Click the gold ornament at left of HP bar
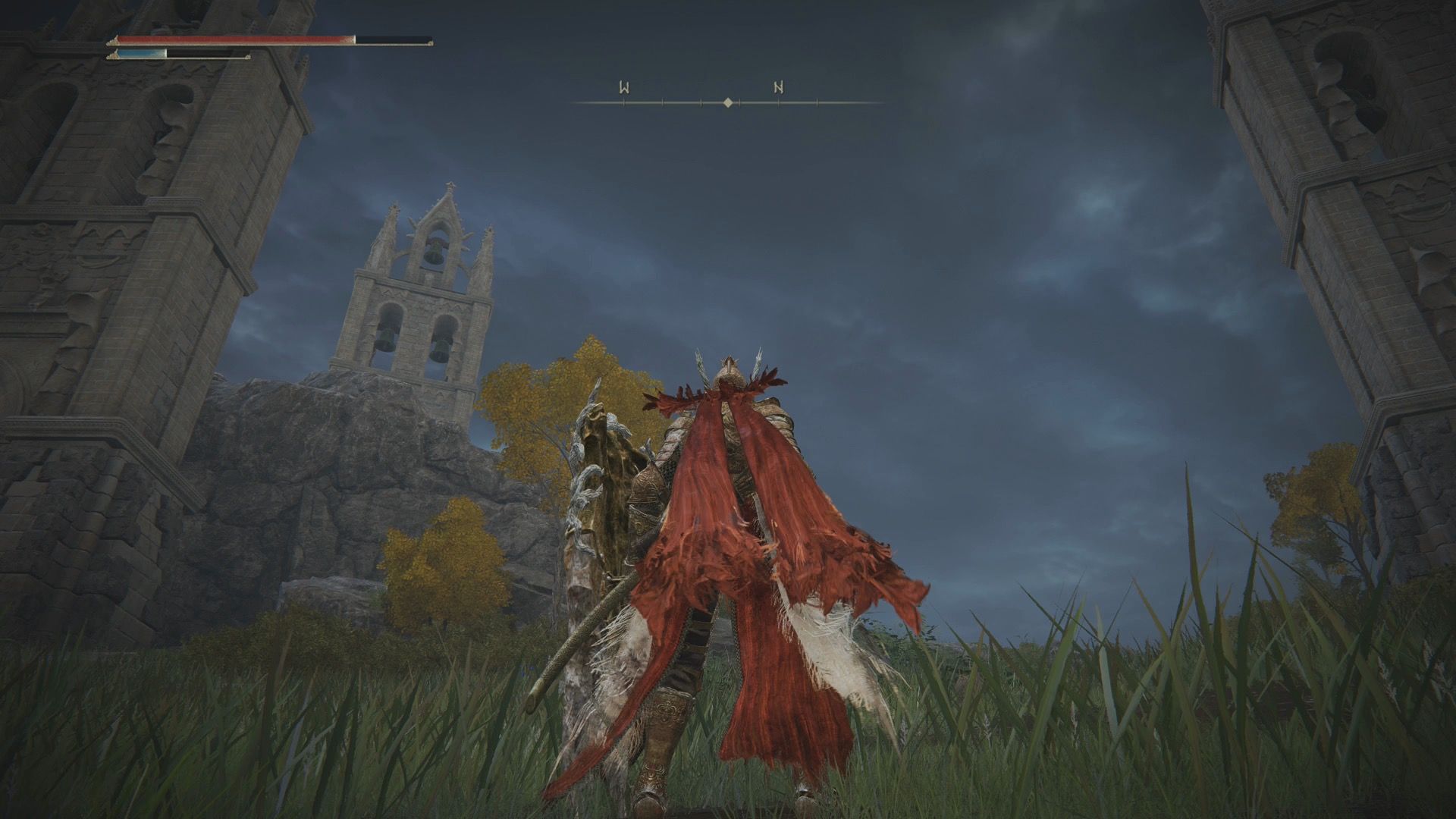This screenshot has width=1456, height=819. [114, 40]
